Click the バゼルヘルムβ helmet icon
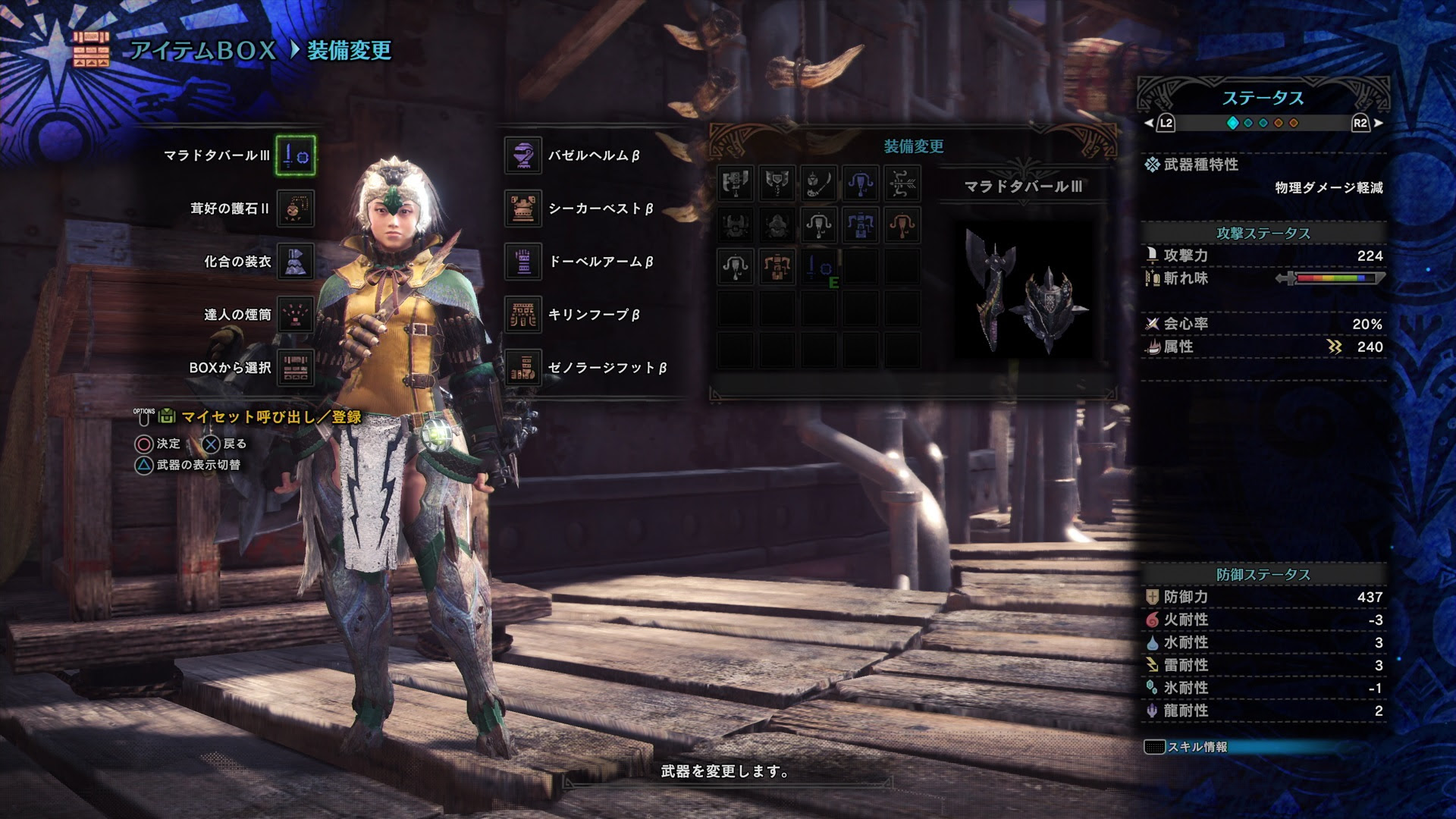 coord(522,155)
